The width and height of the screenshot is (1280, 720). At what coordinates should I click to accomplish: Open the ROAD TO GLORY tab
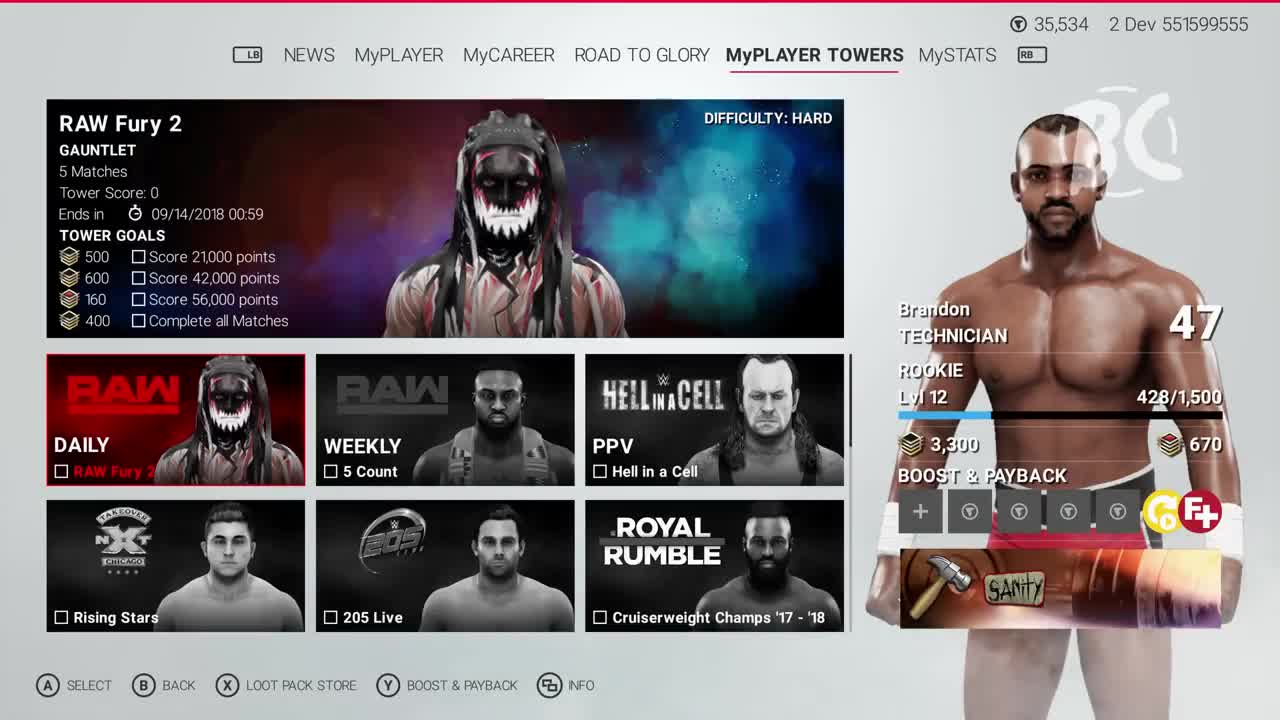click(x=641, y=55)
